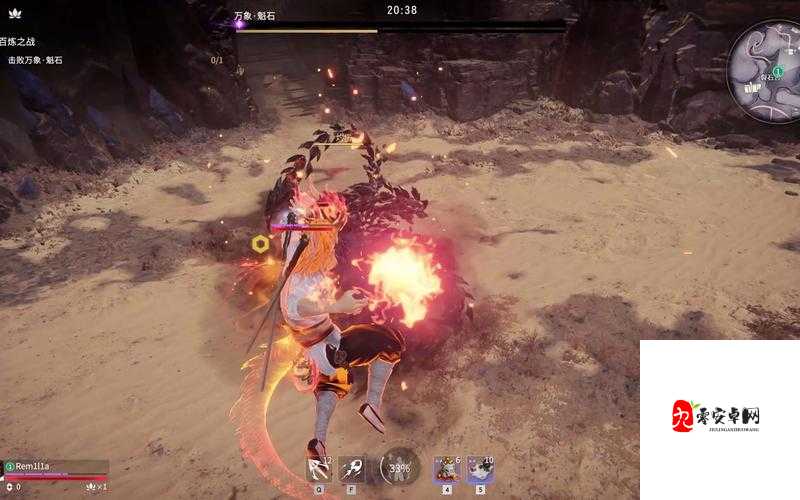
Task: Click the 九零安卓网 watermark logo
Action: click(x=716, y=417)
